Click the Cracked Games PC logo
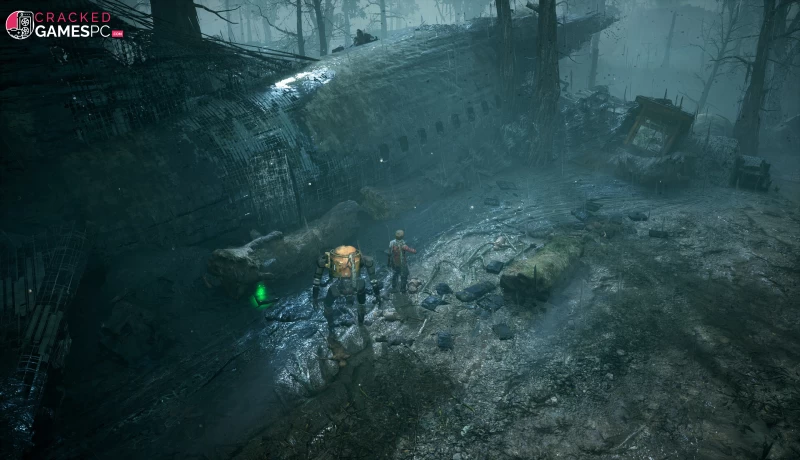The image size is (800, 460). [63, 24]
